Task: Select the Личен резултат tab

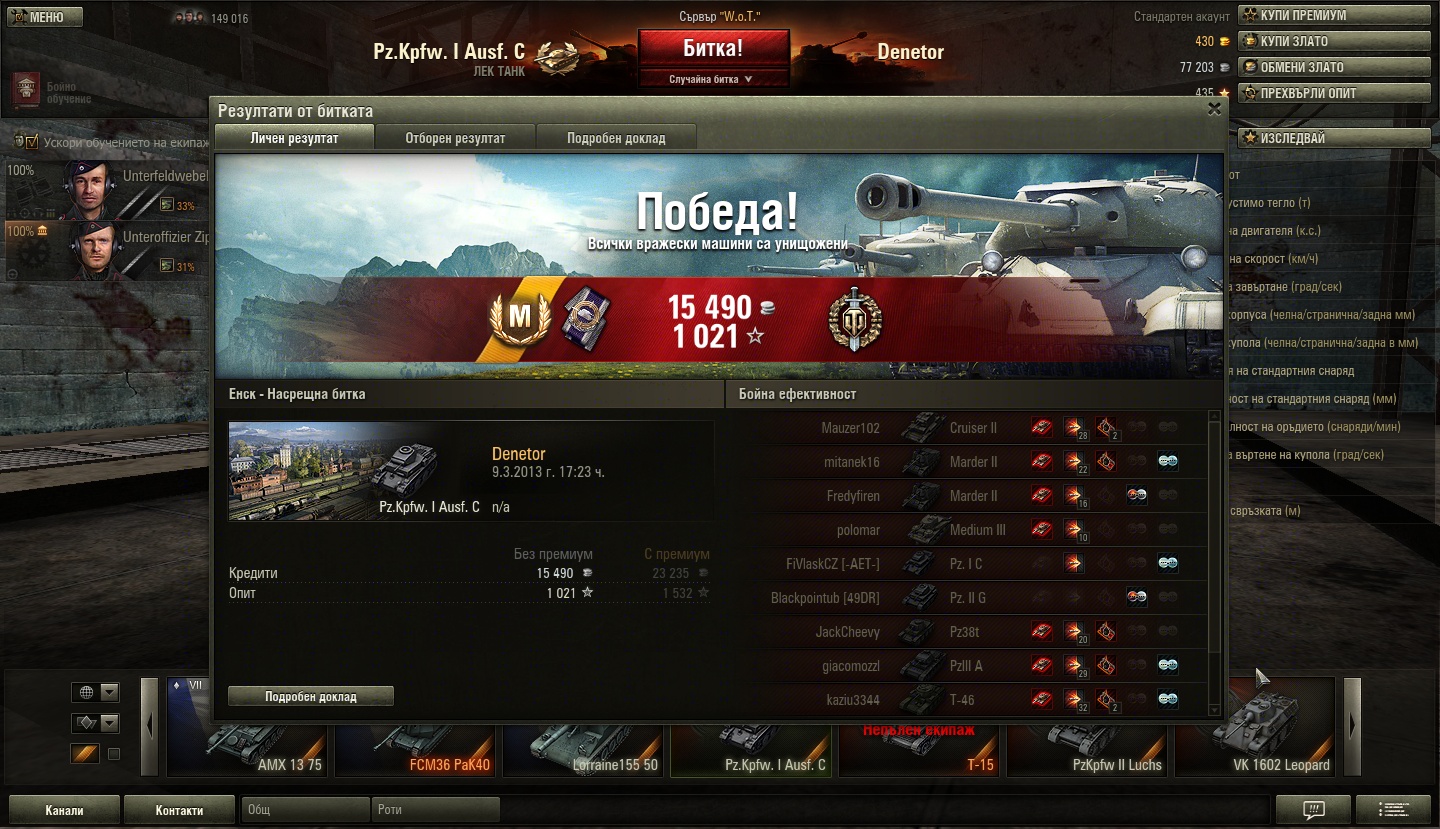Action: 294,138
